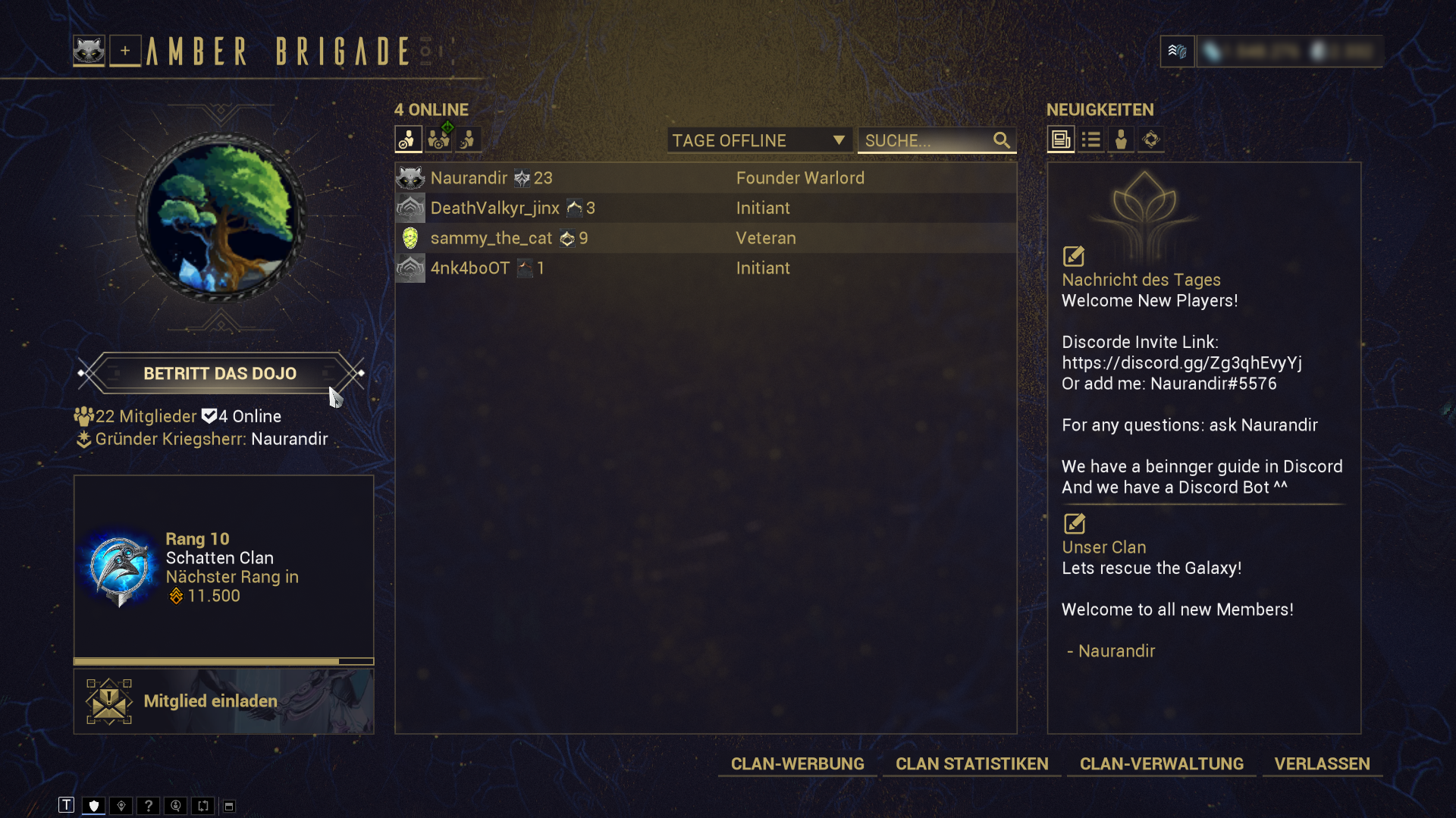The image size is (1456, 818).
Task: Leave the clan with Verlassen
Action: point(1322,764)
